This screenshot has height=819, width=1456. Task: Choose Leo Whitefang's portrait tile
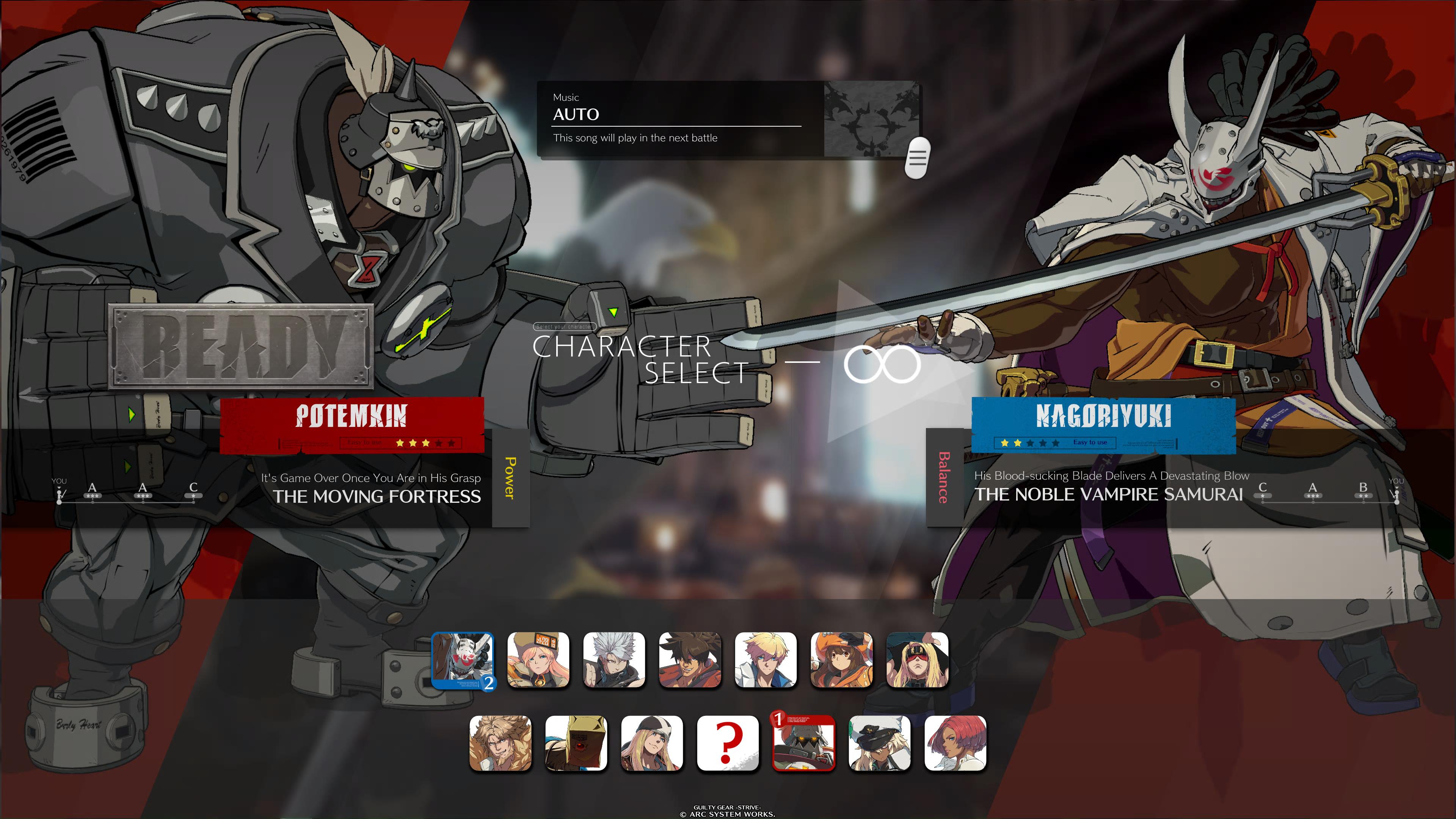point(500,743)
